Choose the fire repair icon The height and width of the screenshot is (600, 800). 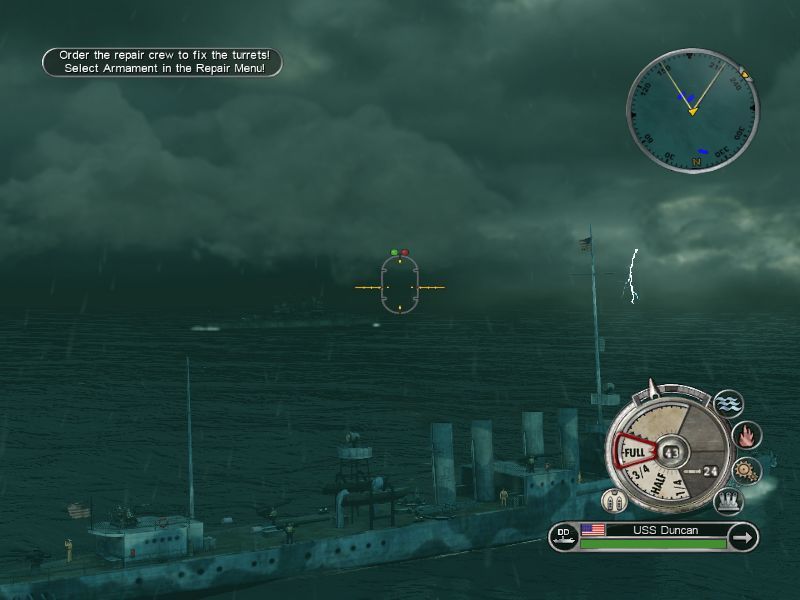(747, 436)
